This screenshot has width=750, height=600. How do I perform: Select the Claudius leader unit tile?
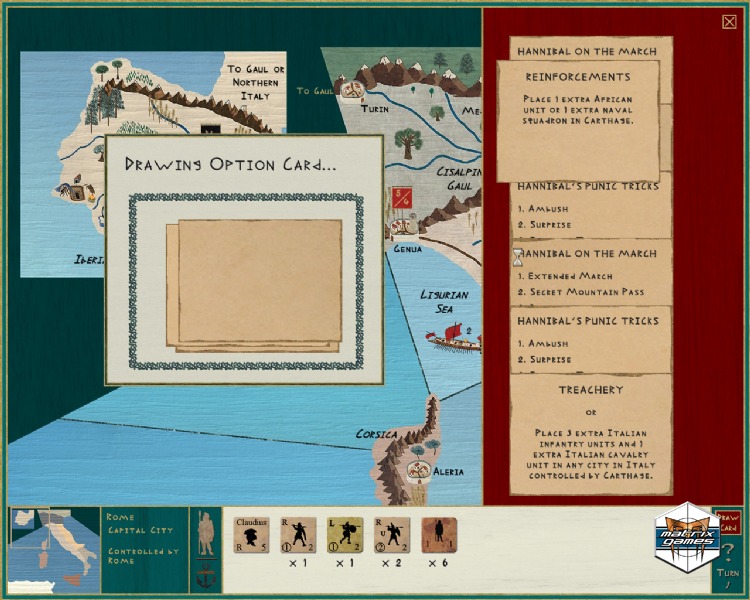coord(252,534)
